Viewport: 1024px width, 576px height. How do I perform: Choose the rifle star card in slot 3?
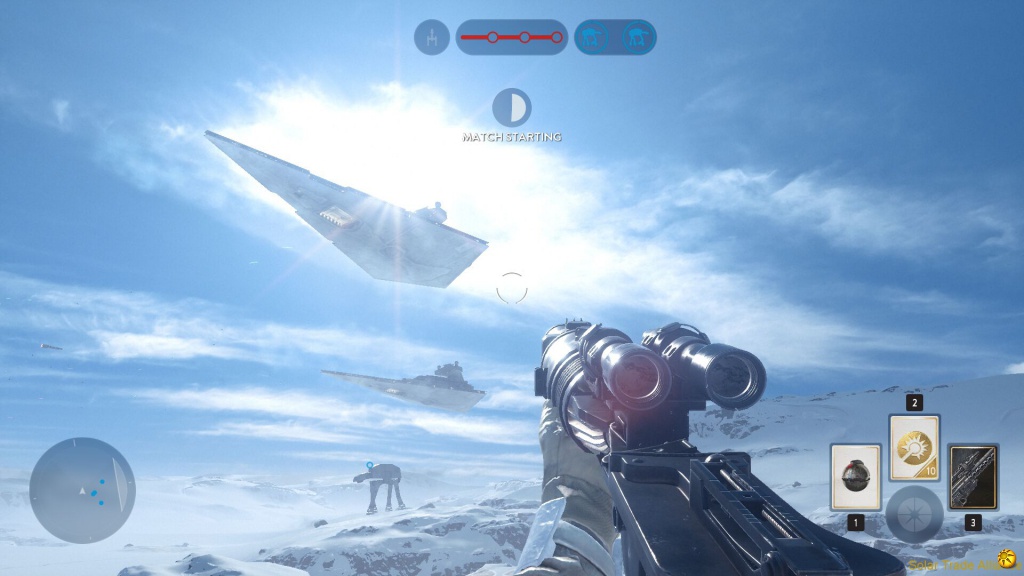[973, 478]
